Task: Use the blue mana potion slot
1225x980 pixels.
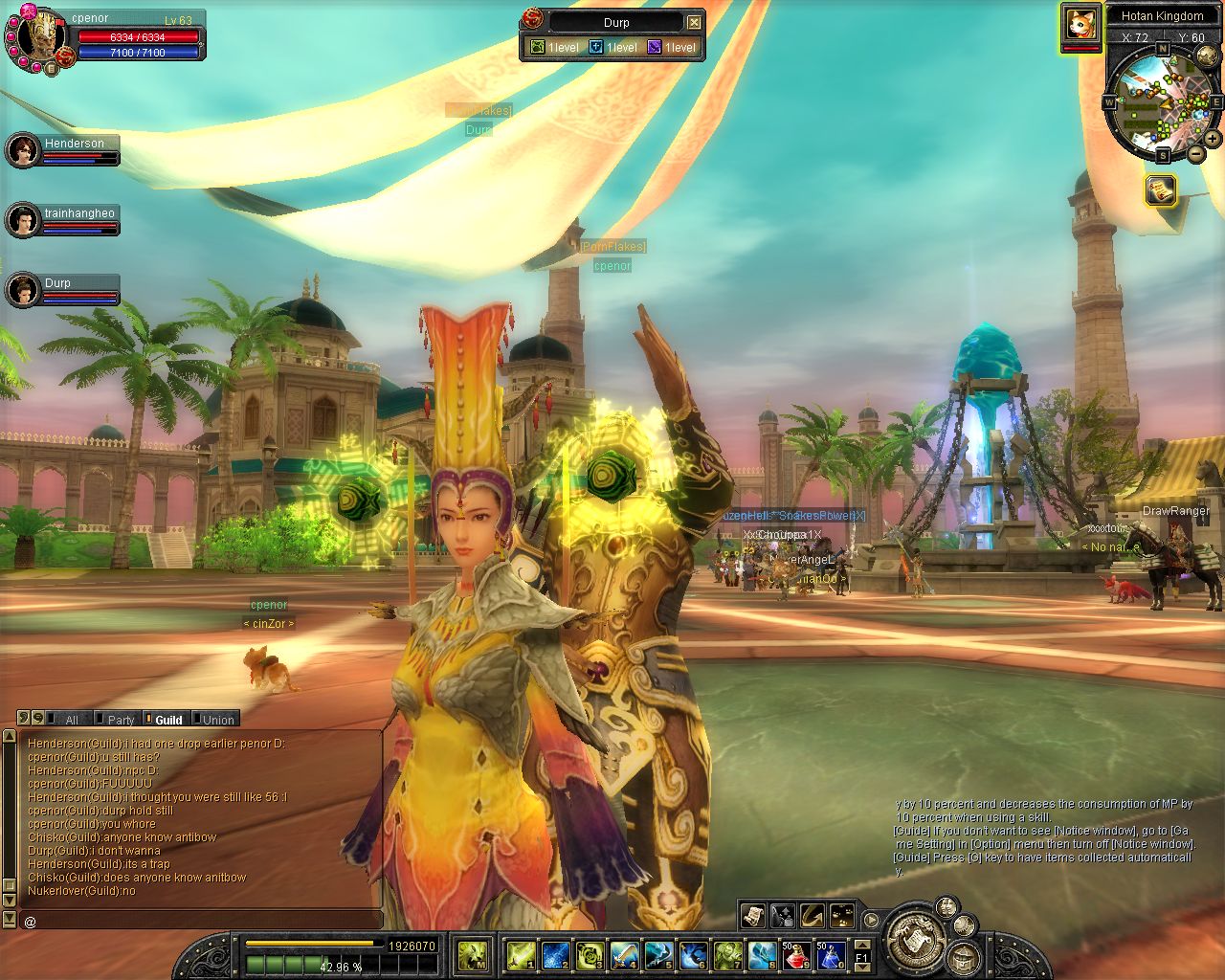Action: coord(830,955)
